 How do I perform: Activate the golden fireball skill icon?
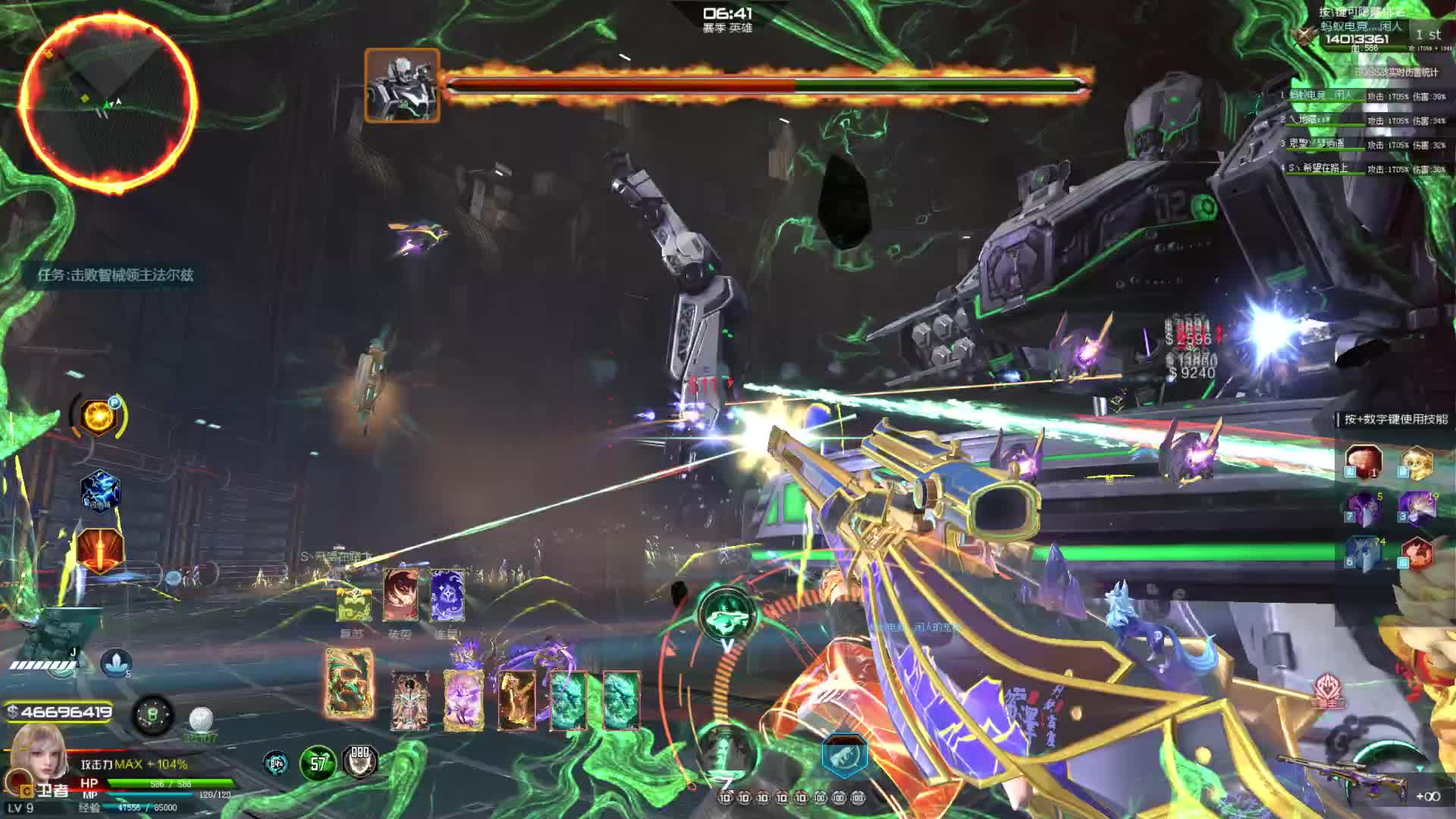[99, 416]
